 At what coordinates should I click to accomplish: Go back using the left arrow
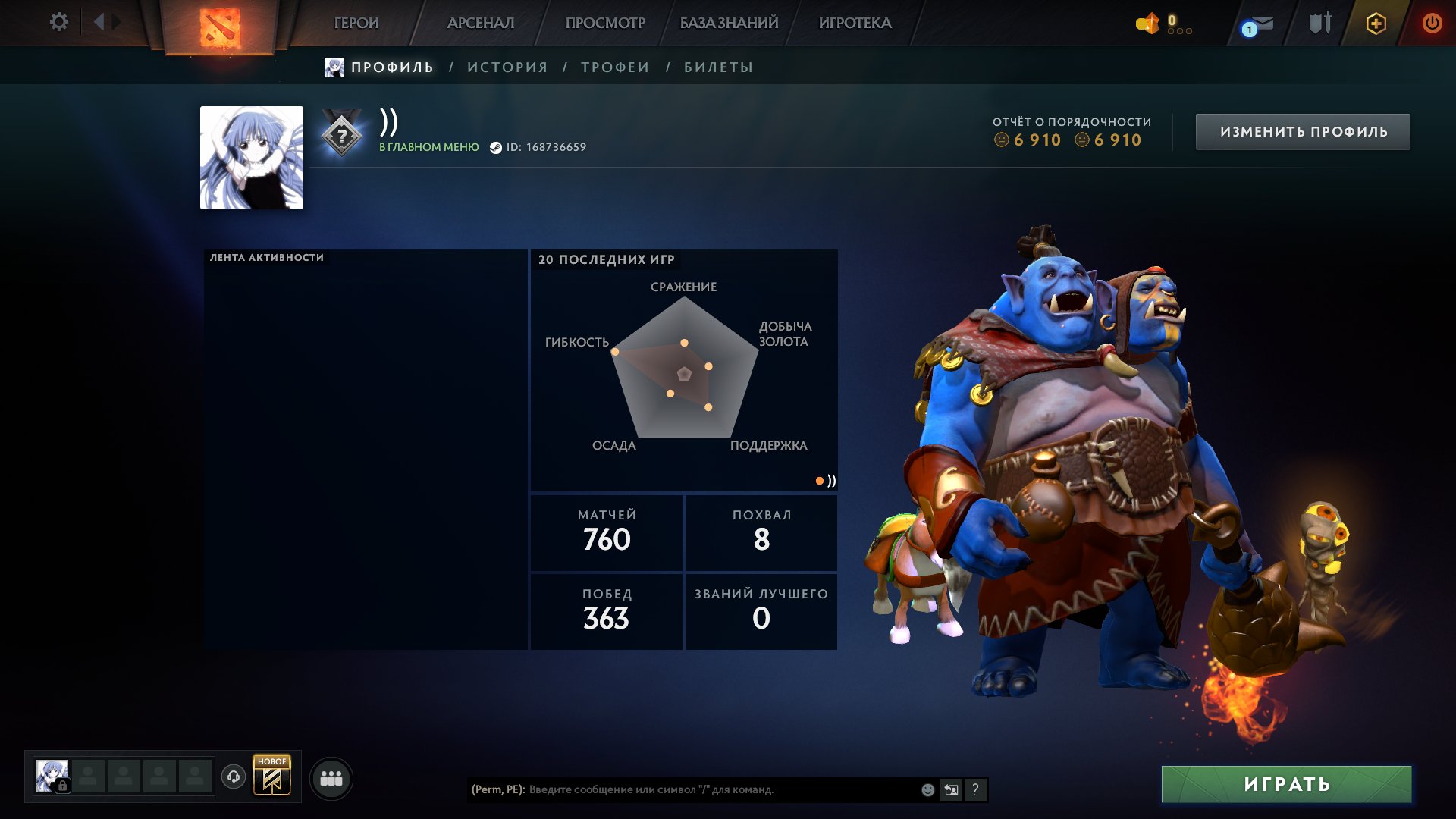click(x=99, y=21)
